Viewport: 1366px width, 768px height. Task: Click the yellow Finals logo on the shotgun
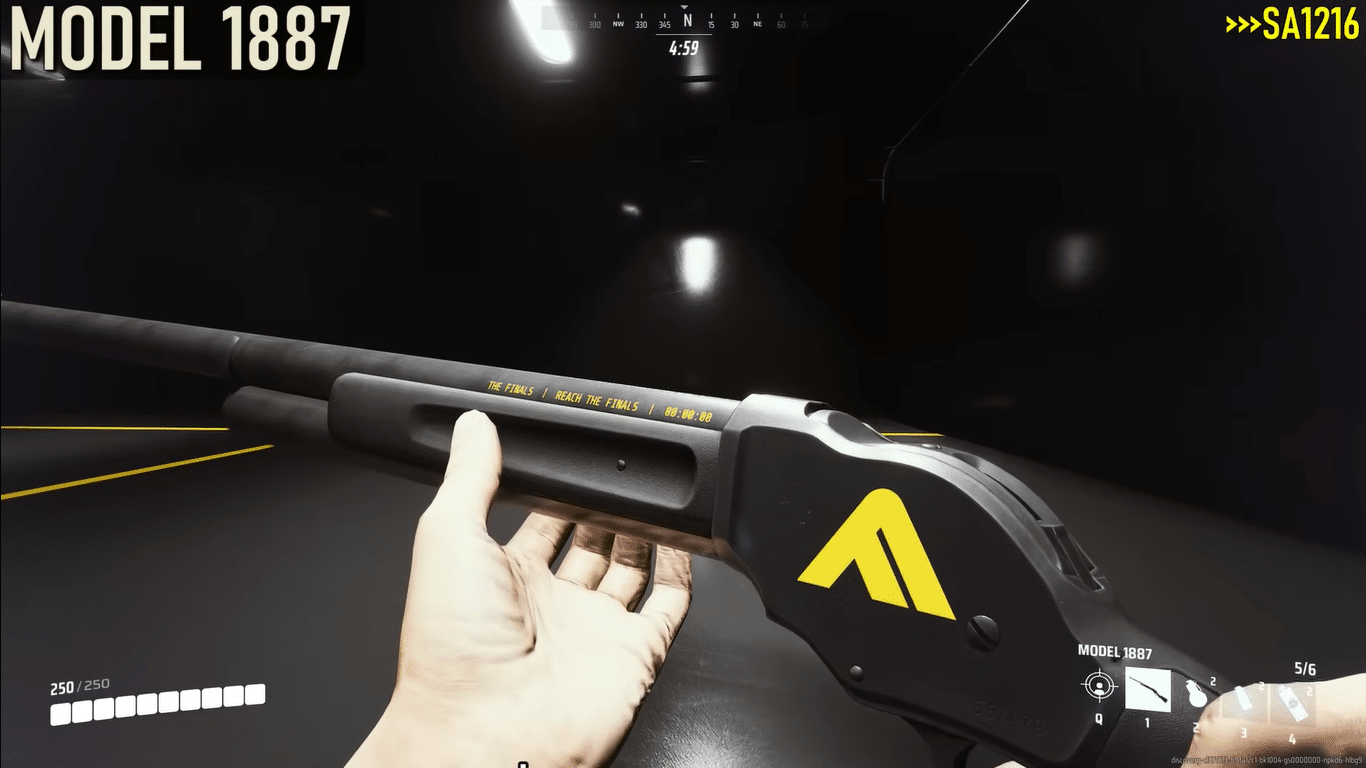tap(885, 550)
